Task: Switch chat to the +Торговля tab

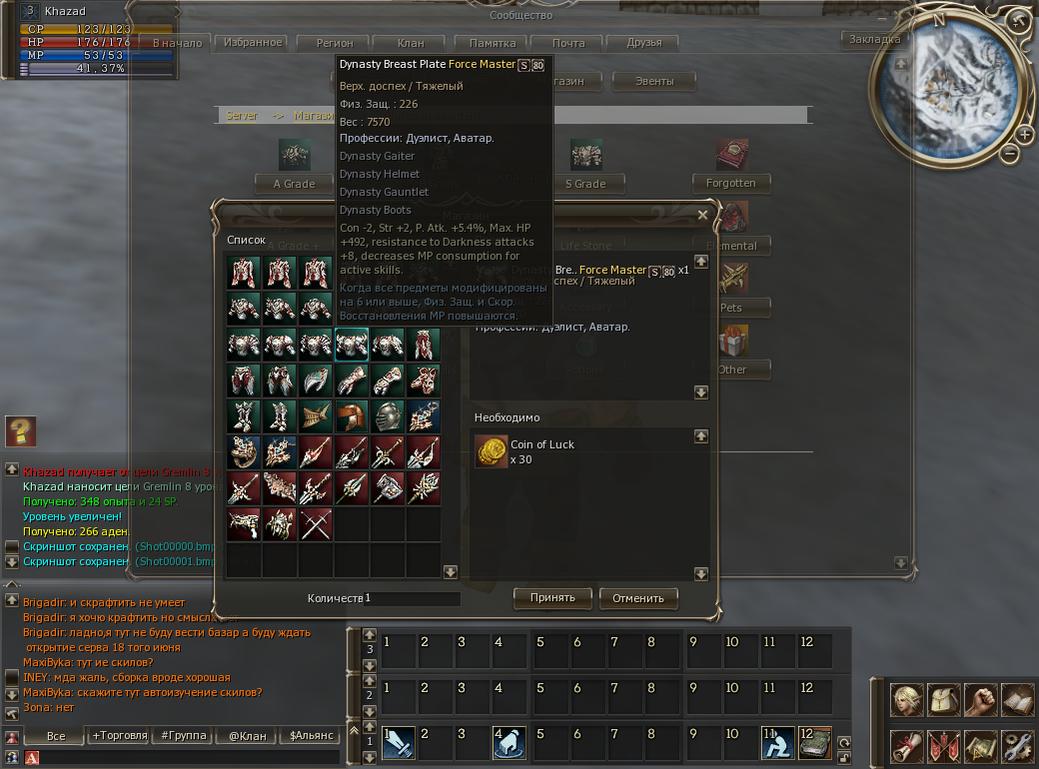Action: click(117, 735)
